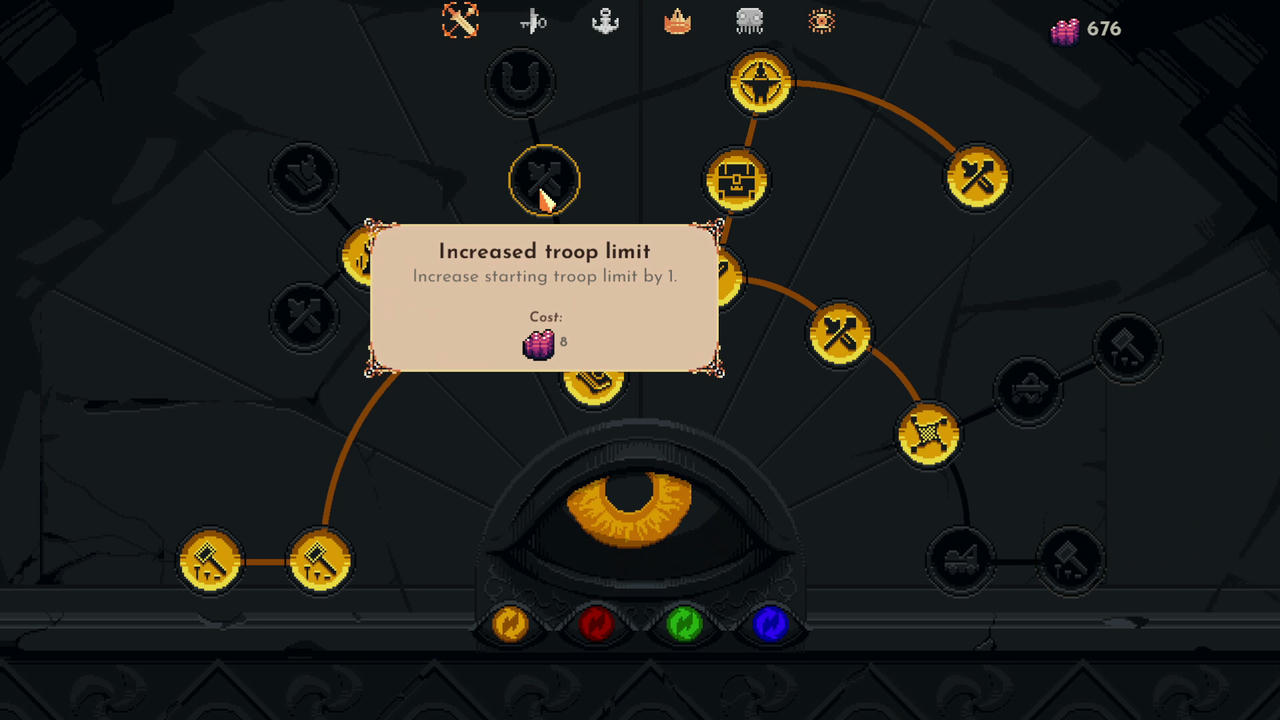
Task: Click the unlocked hammer upgrade at bottom left
Action: pos(210,560)
